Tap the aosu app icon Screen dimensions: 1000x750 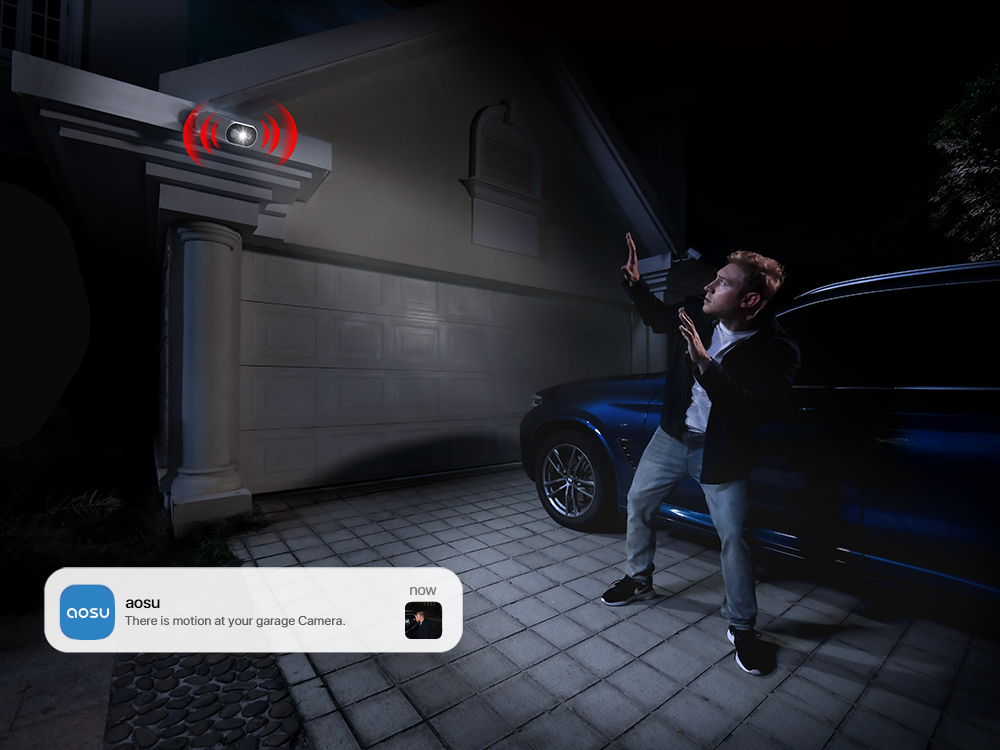87,611
